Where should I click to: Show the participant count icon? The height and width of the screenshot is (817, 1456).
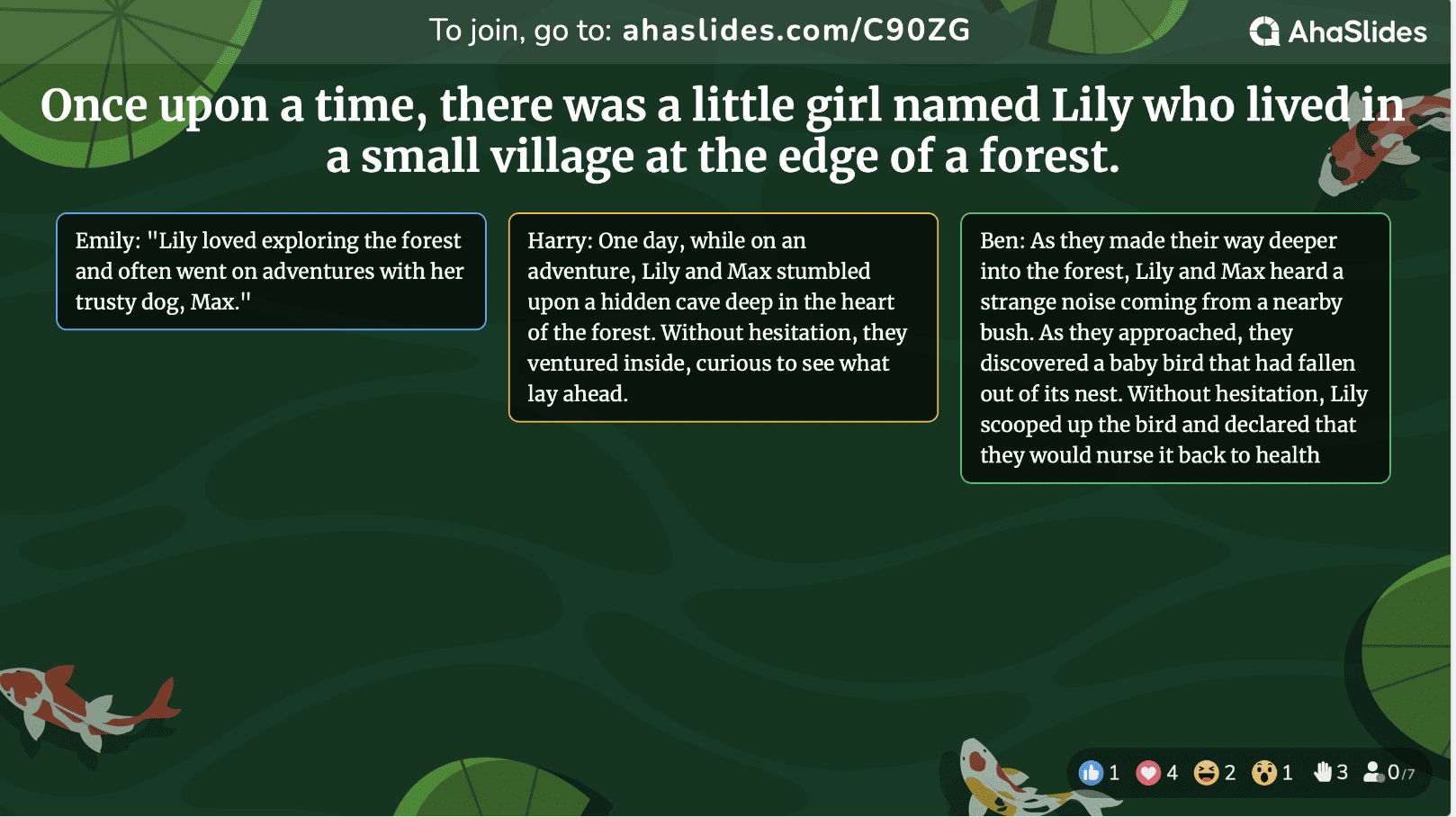point(1373,772)
